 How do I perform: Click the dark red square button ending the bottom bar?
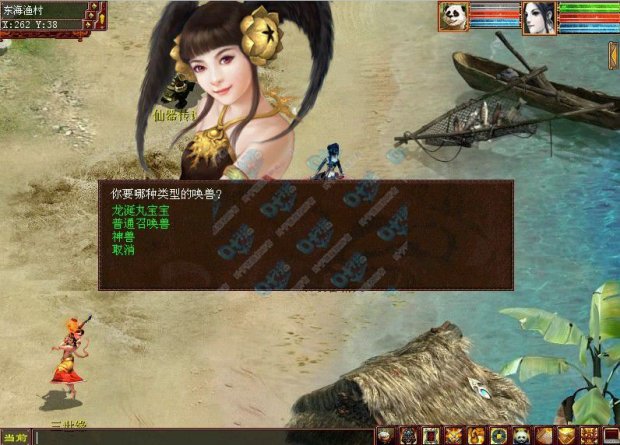pos(610,436)
